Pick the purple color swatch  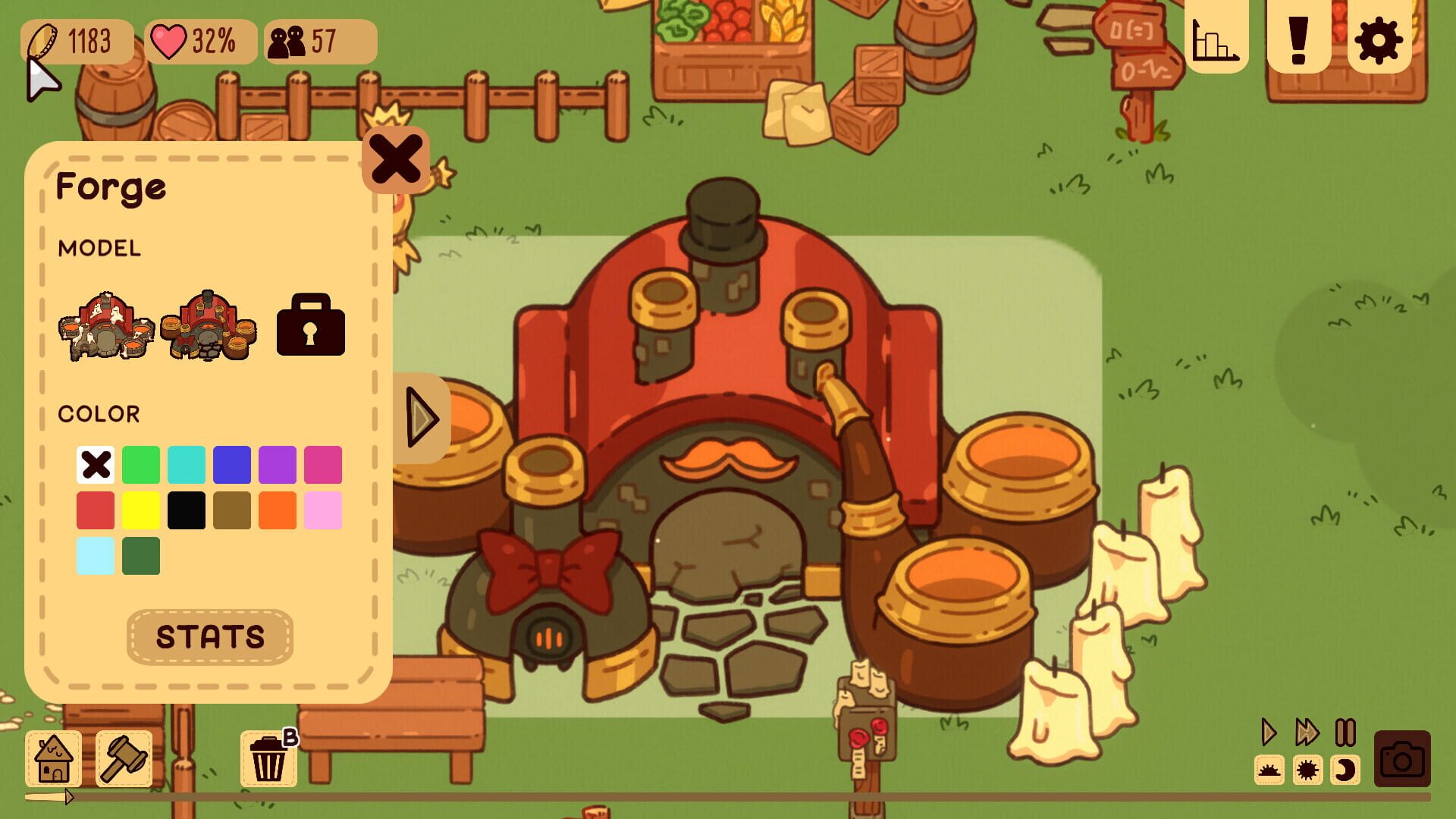tap(277, 464)
